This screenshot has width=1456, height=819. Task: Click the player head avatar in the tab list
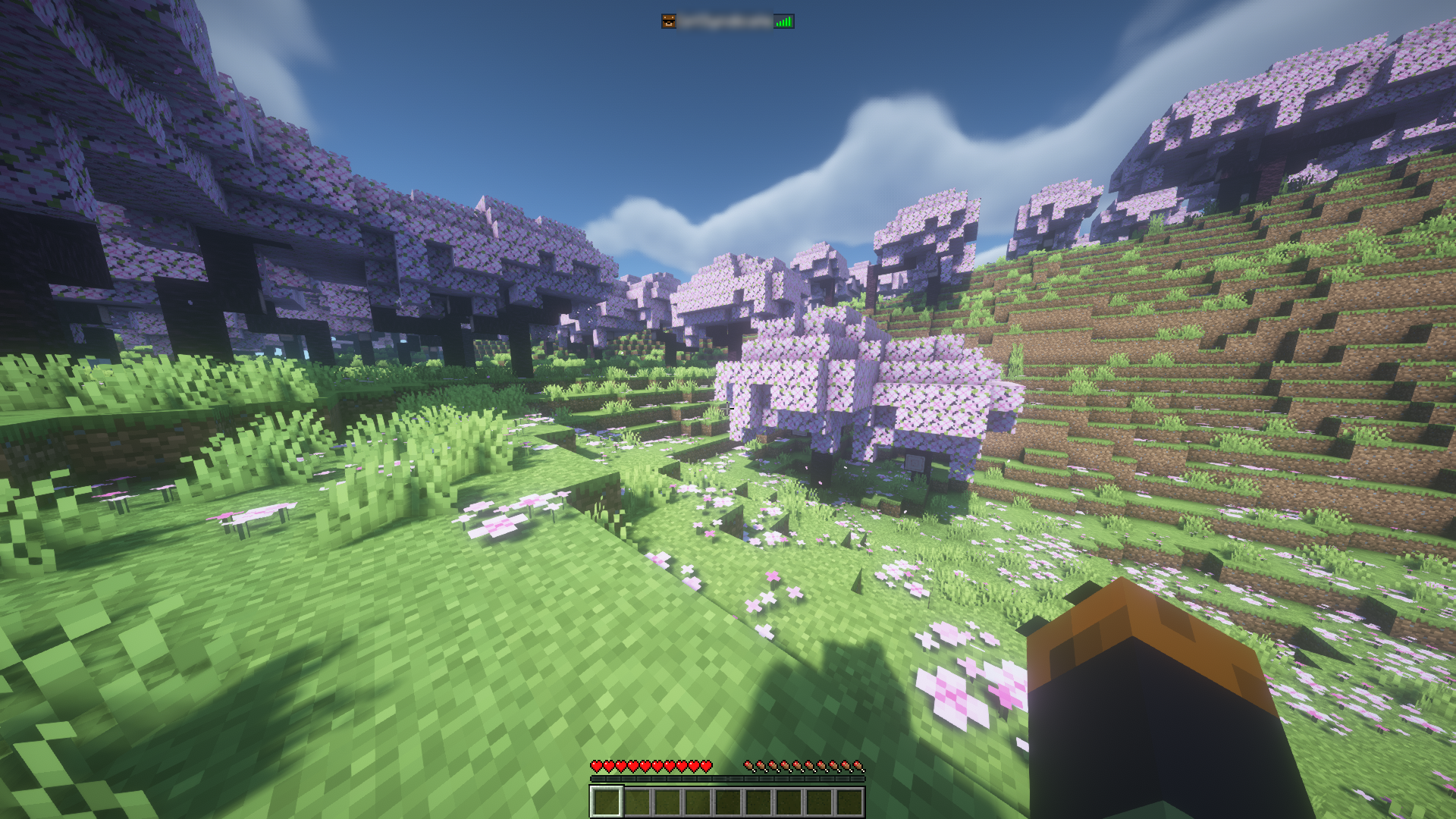670,20
